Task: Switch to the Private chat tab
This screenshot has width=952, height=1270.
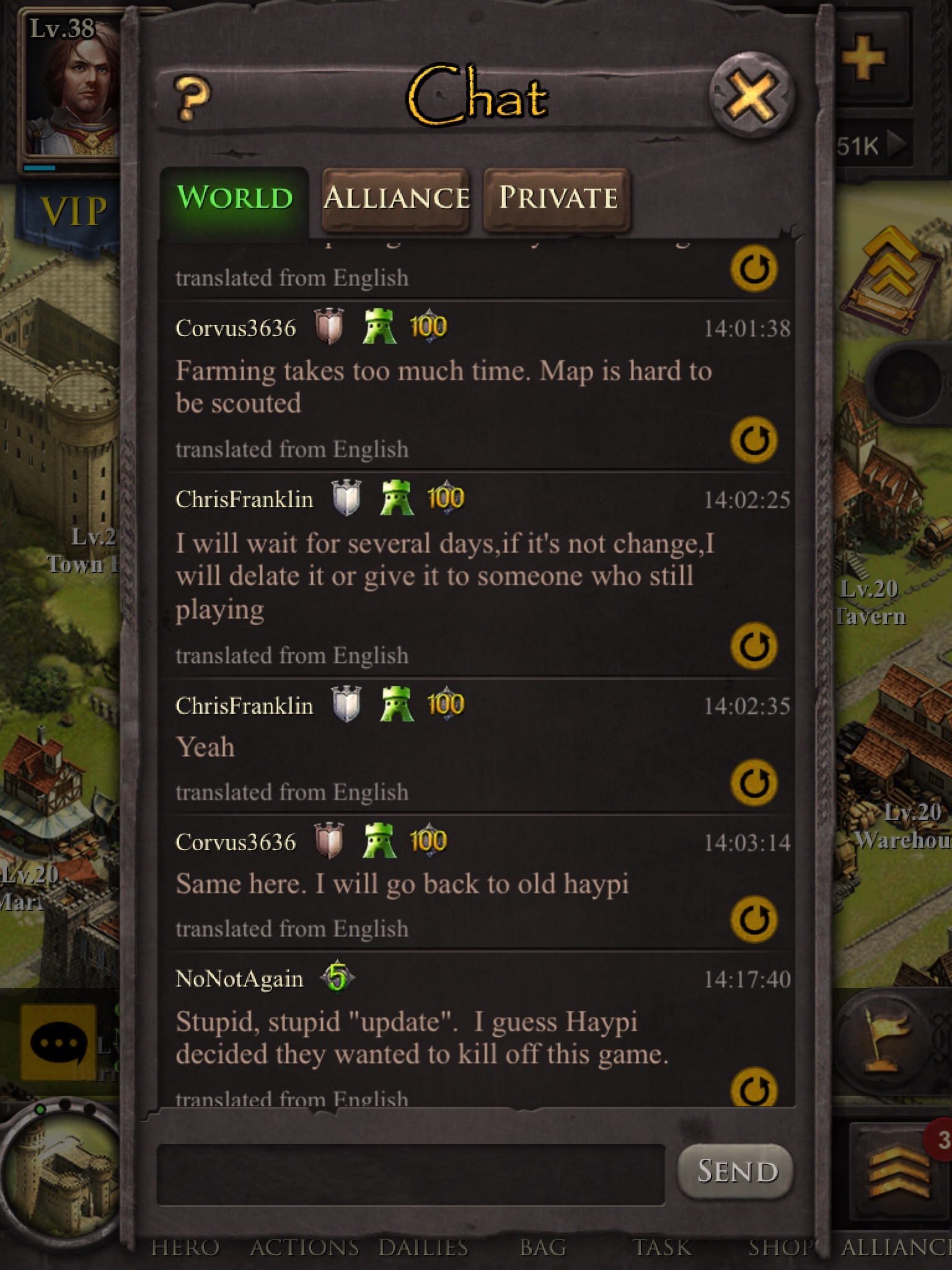Action: pyautogui.click(x=557, y=198)
